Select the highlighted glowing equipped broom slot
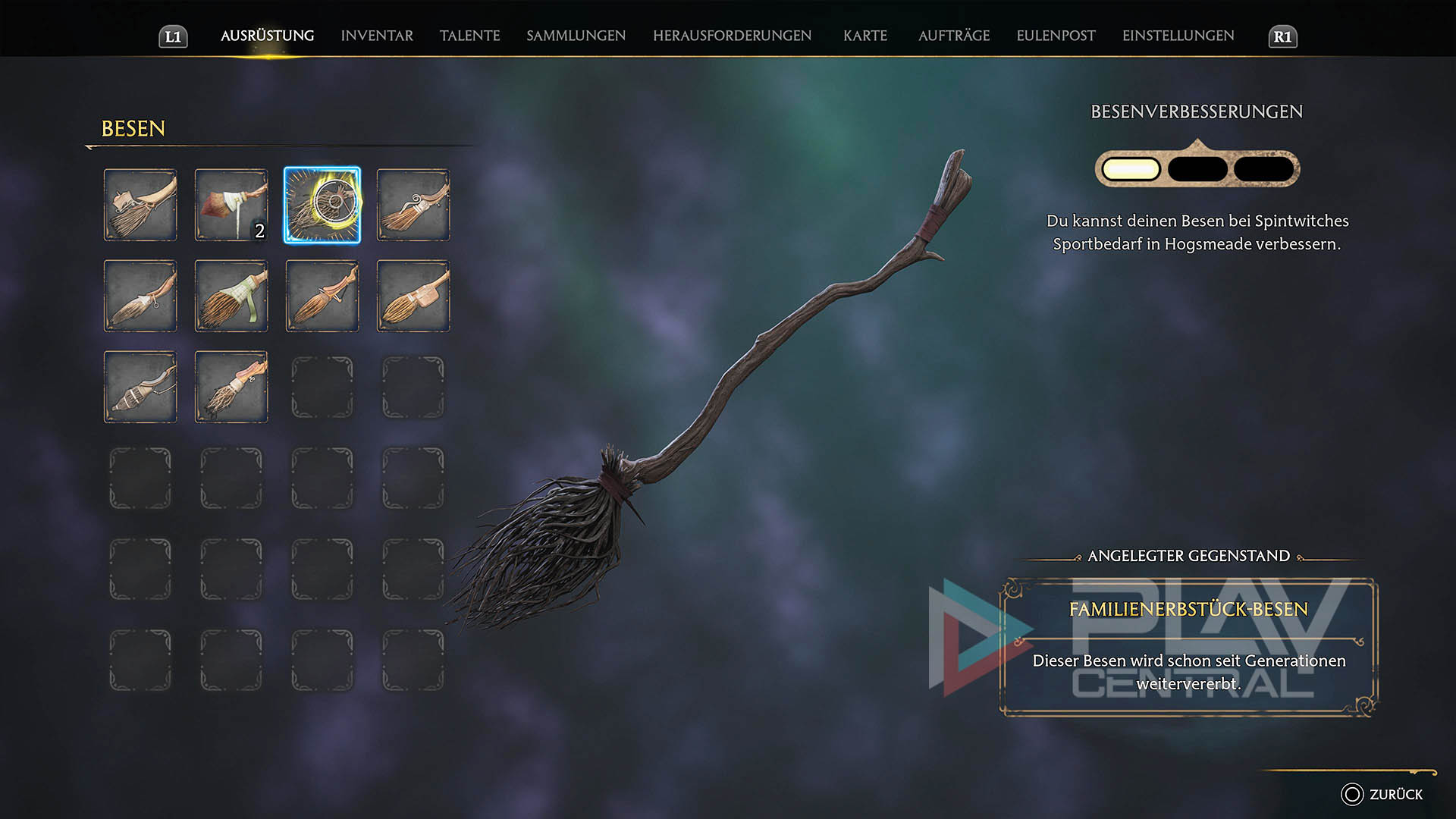The image size is (1456, 819). tap(322, 205)
